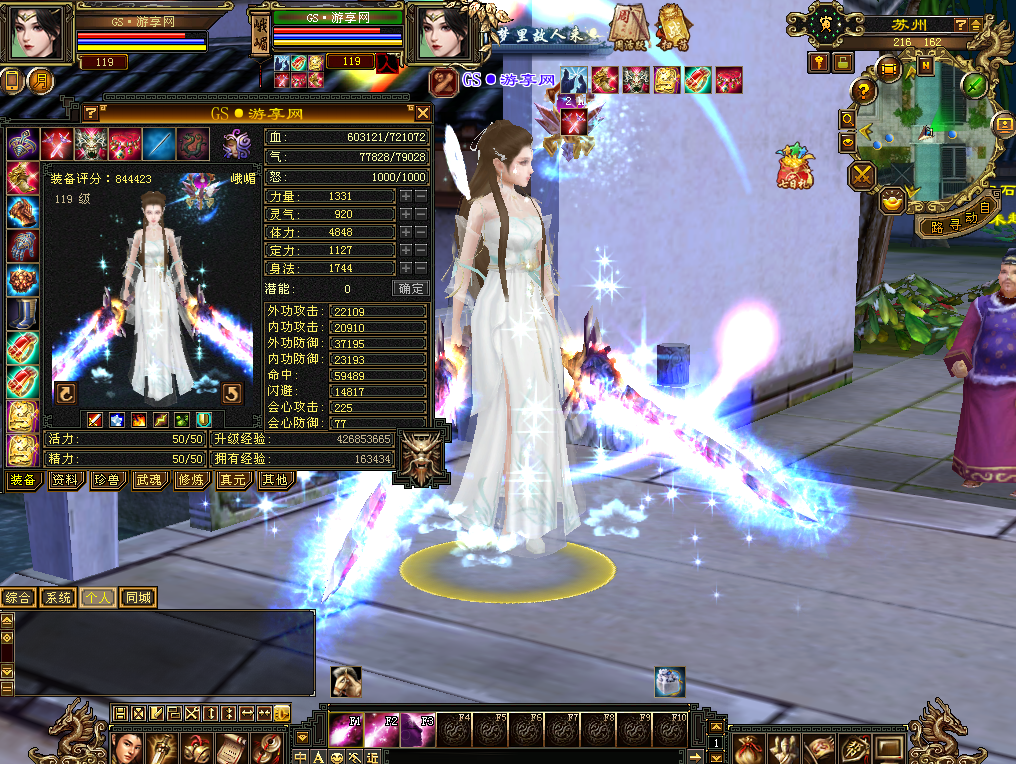Select the boots equipment slot

coord(22,314)
